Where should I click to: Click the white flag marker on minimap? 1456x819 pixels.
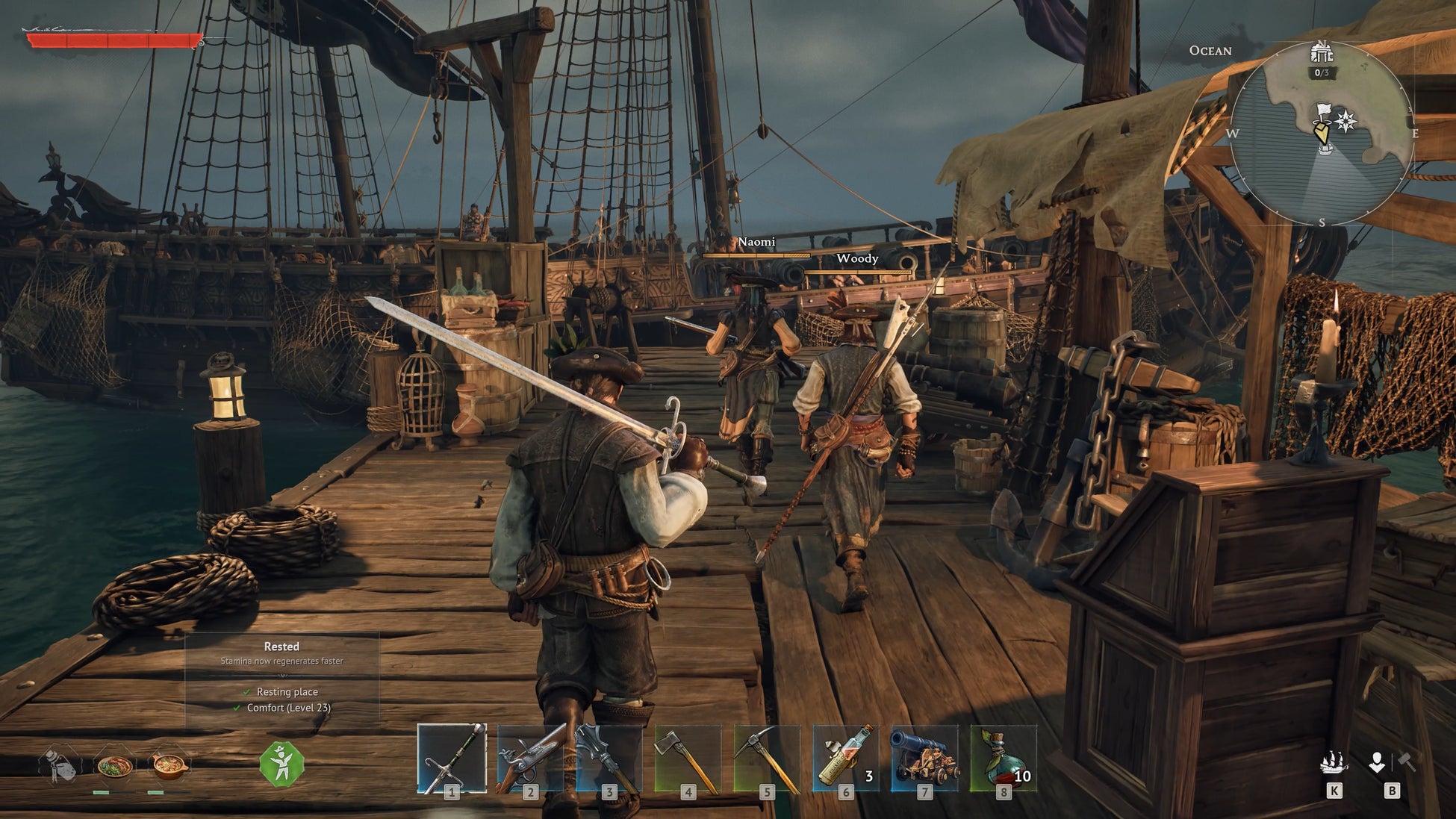[x=1324, y=113]
